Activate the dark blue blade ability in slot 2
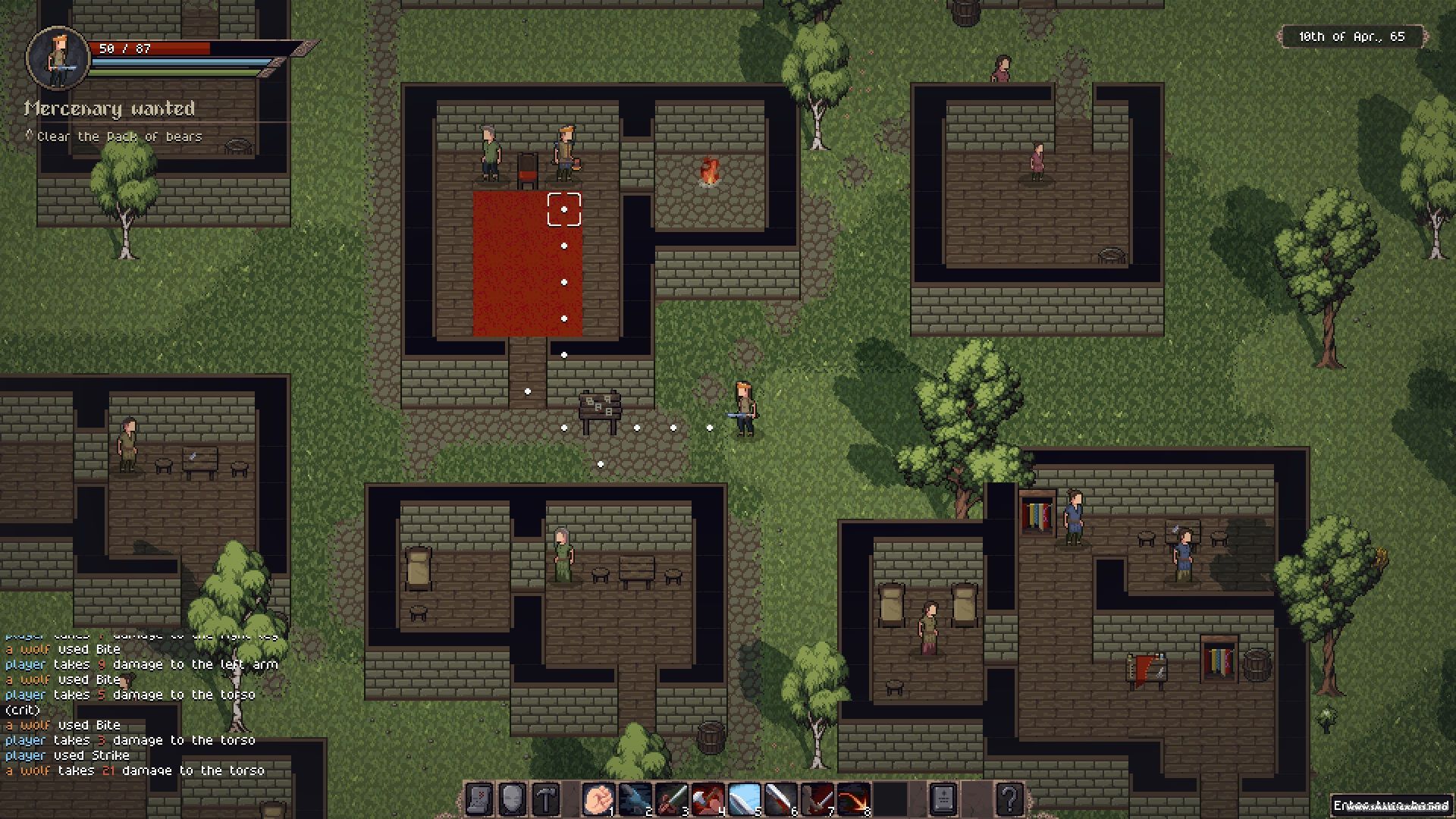This screenshot has height=819, width=1456. (635, 799)
